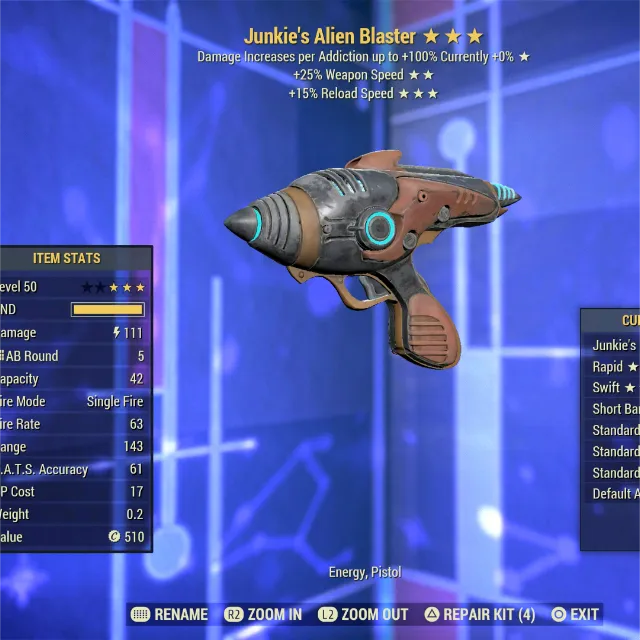
Task: Use the Repair Kit (4) option
Action: coord(480,615)
